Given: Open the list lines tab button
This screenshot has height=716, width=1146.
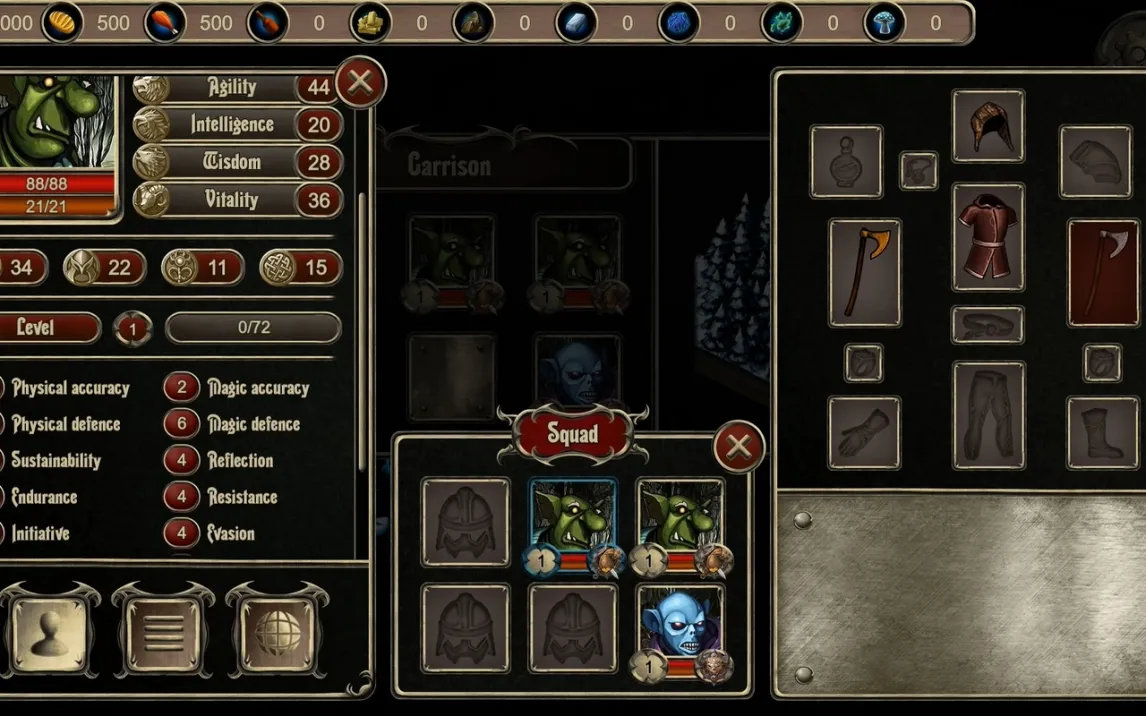Looking at the screenshot, I should pyautogui.click(x=164, y=635).
